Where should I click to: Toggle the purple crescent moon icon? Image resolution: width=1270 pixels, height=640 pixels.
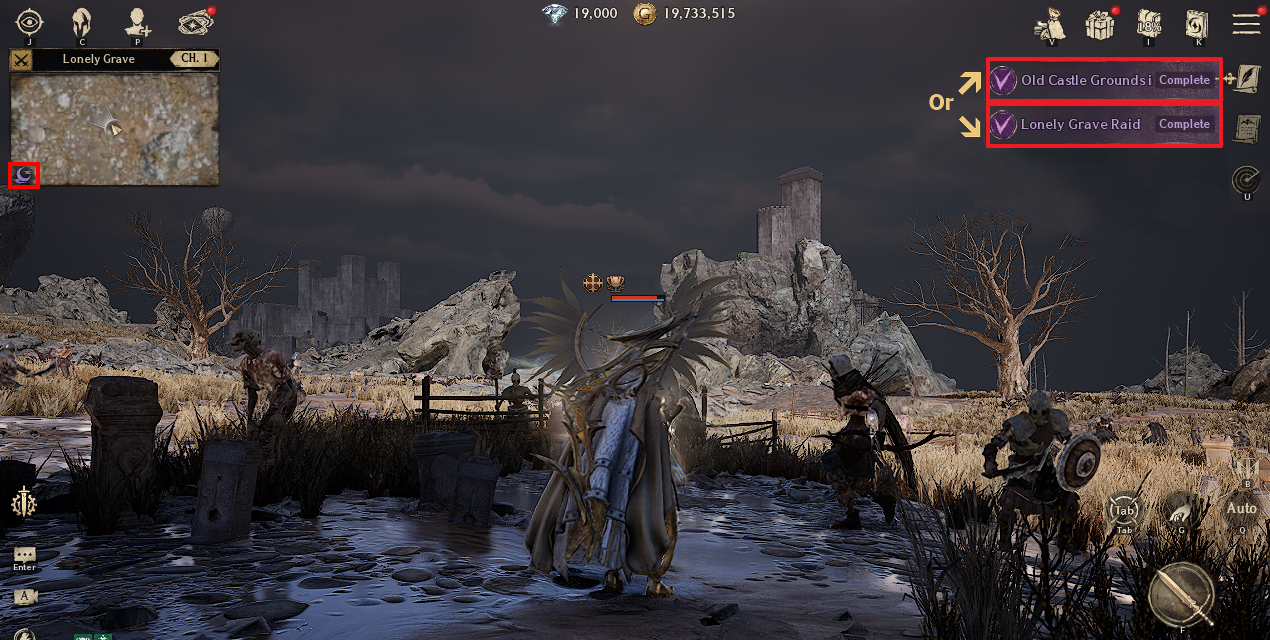pos(23,176)
